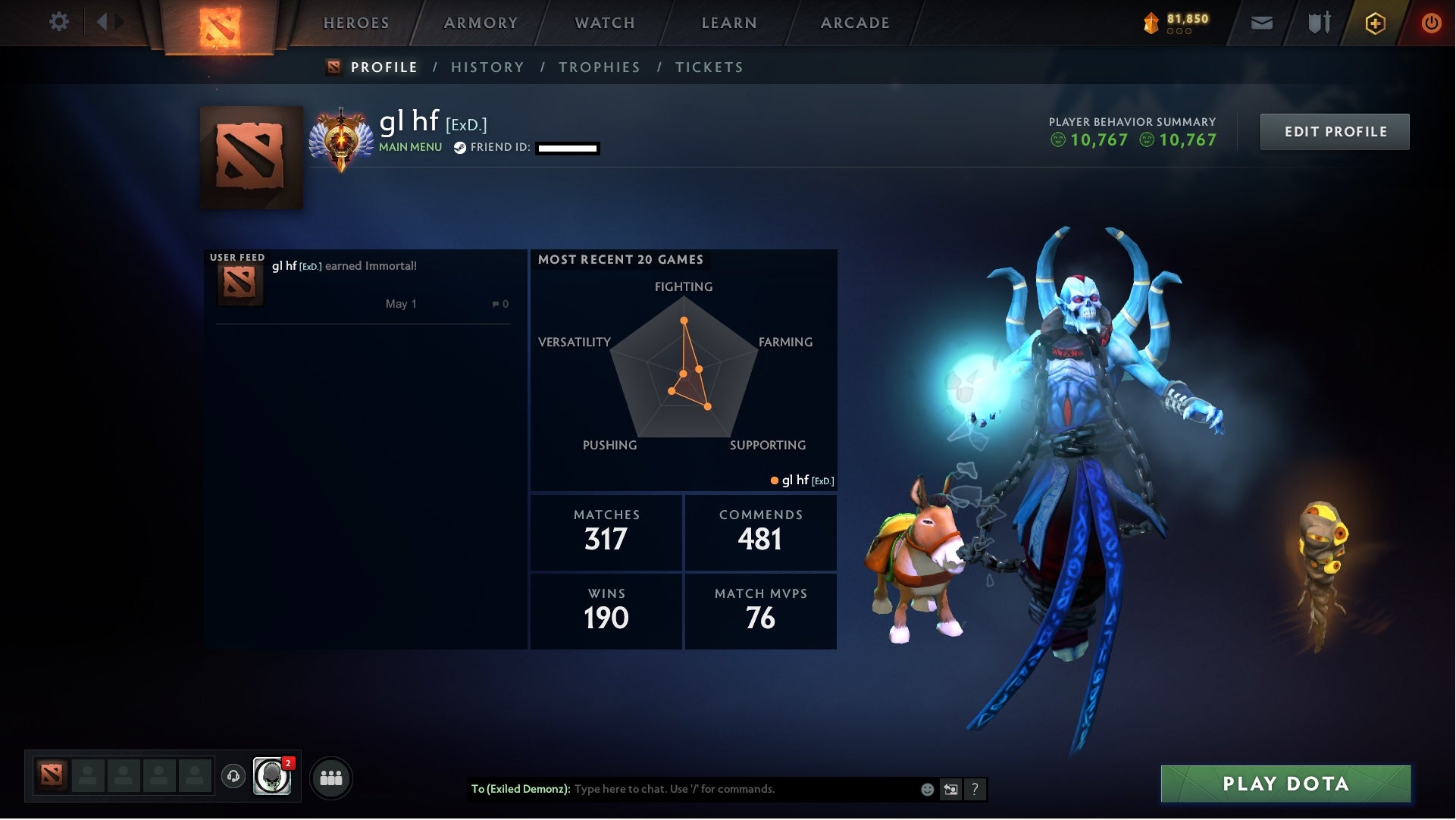View the armory shield and sword icon
Viewport: 1456px width, 820px height.
point(1319,22)
